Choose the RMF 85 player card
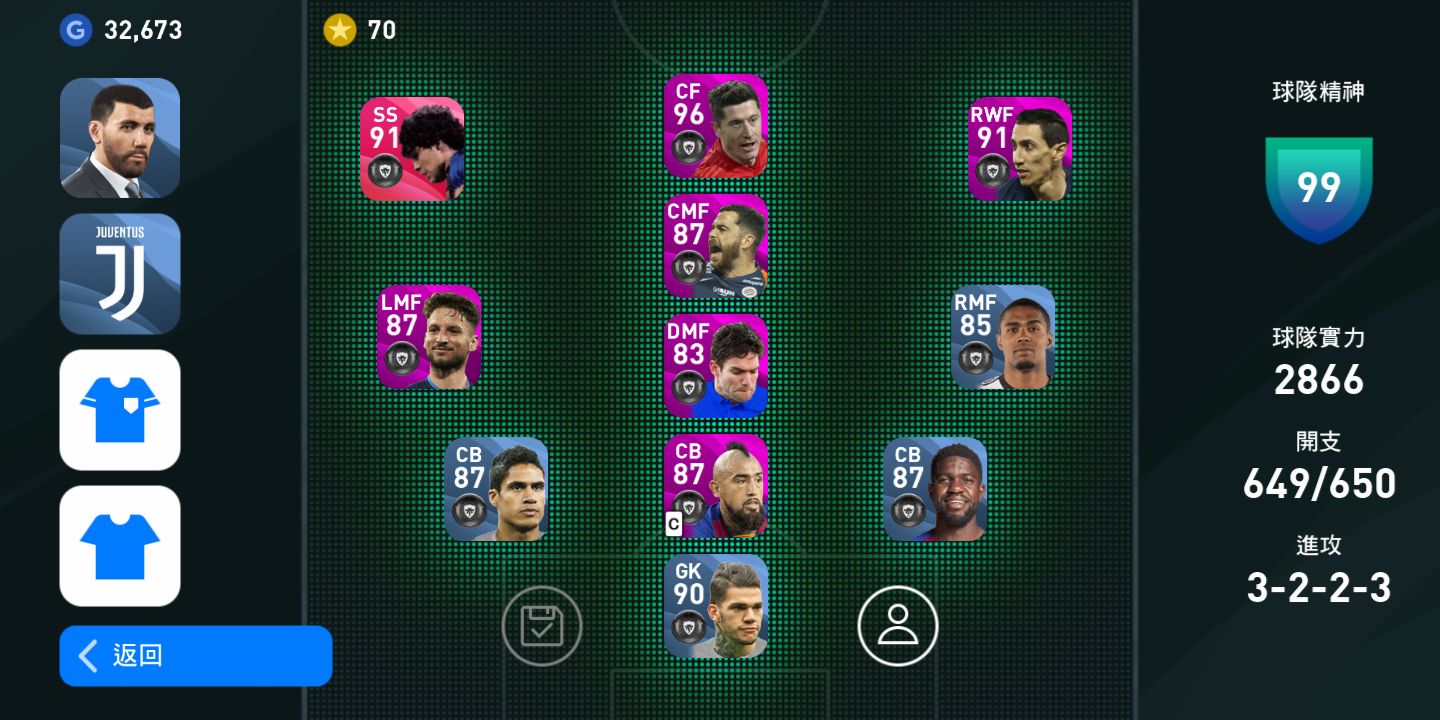Viewport: 1440px width, 720px height. click(1003, 337)
